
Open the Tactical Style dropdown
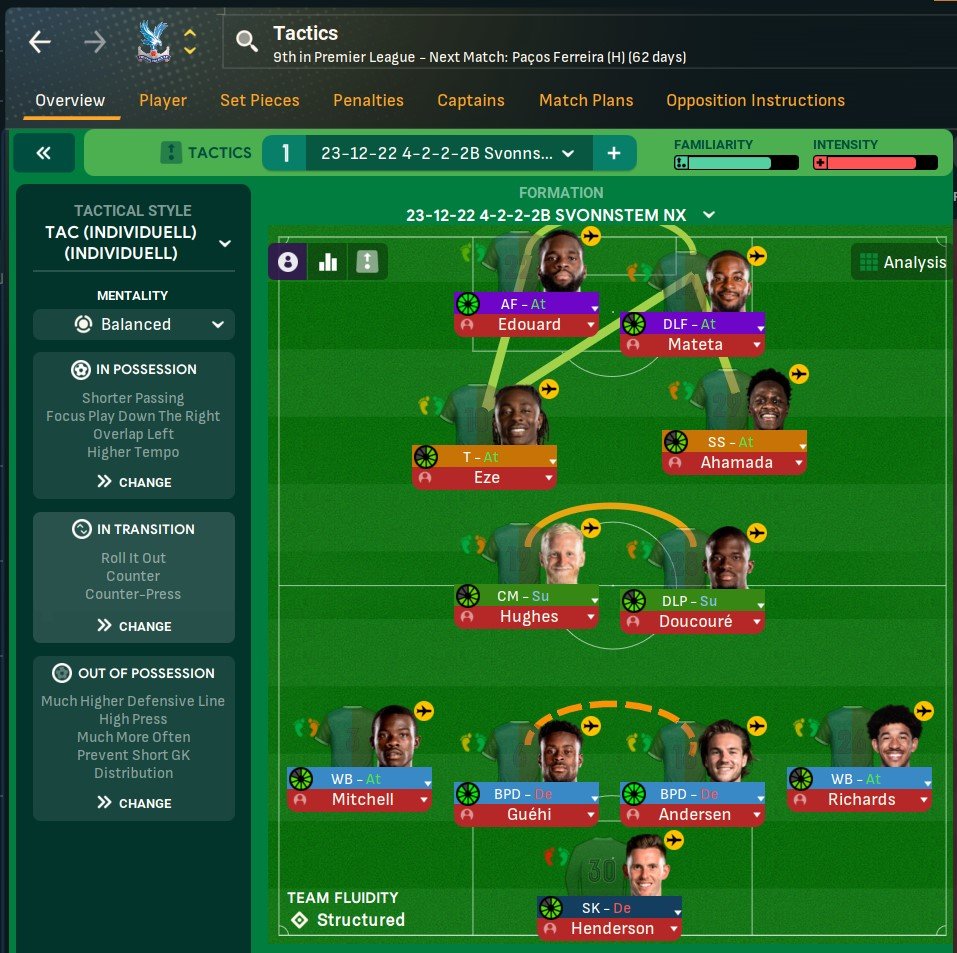[x=134, y=243]
